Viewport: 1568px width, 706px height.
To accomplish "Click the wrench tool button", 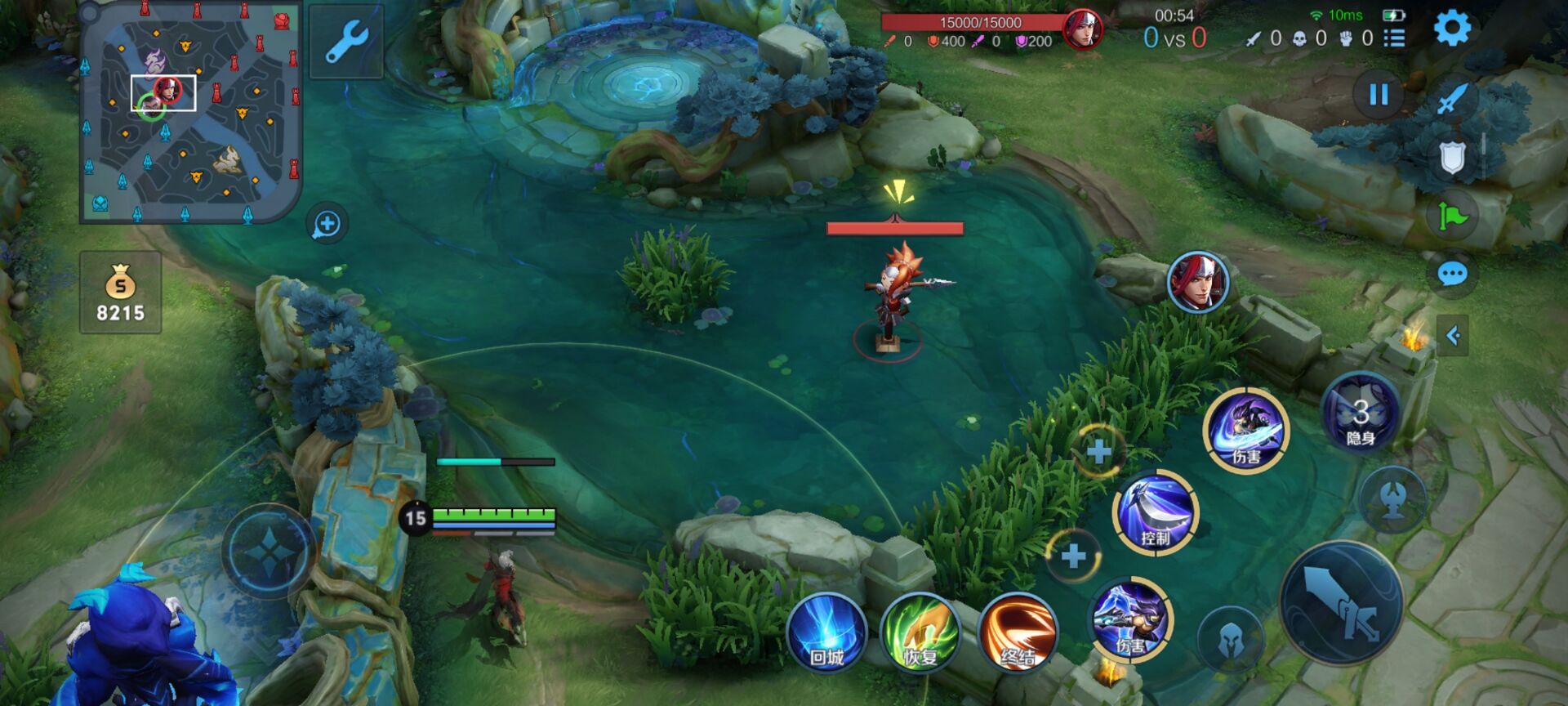I will [x=346, y=42].
